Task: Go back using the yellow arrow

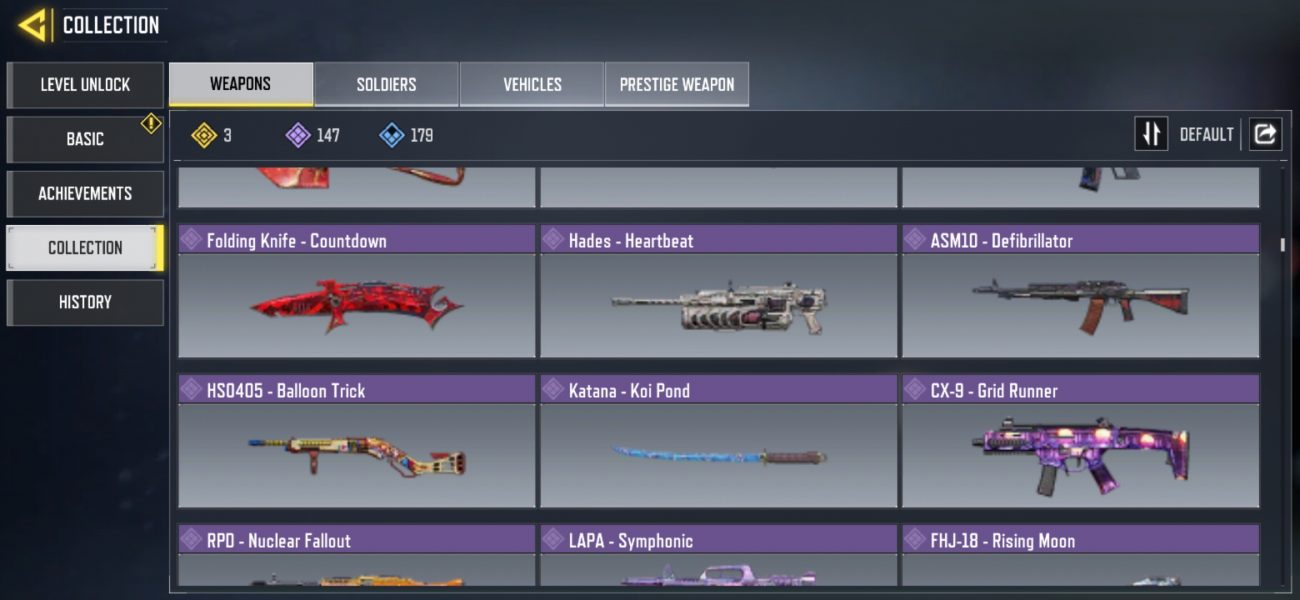Action: [33, 25]
